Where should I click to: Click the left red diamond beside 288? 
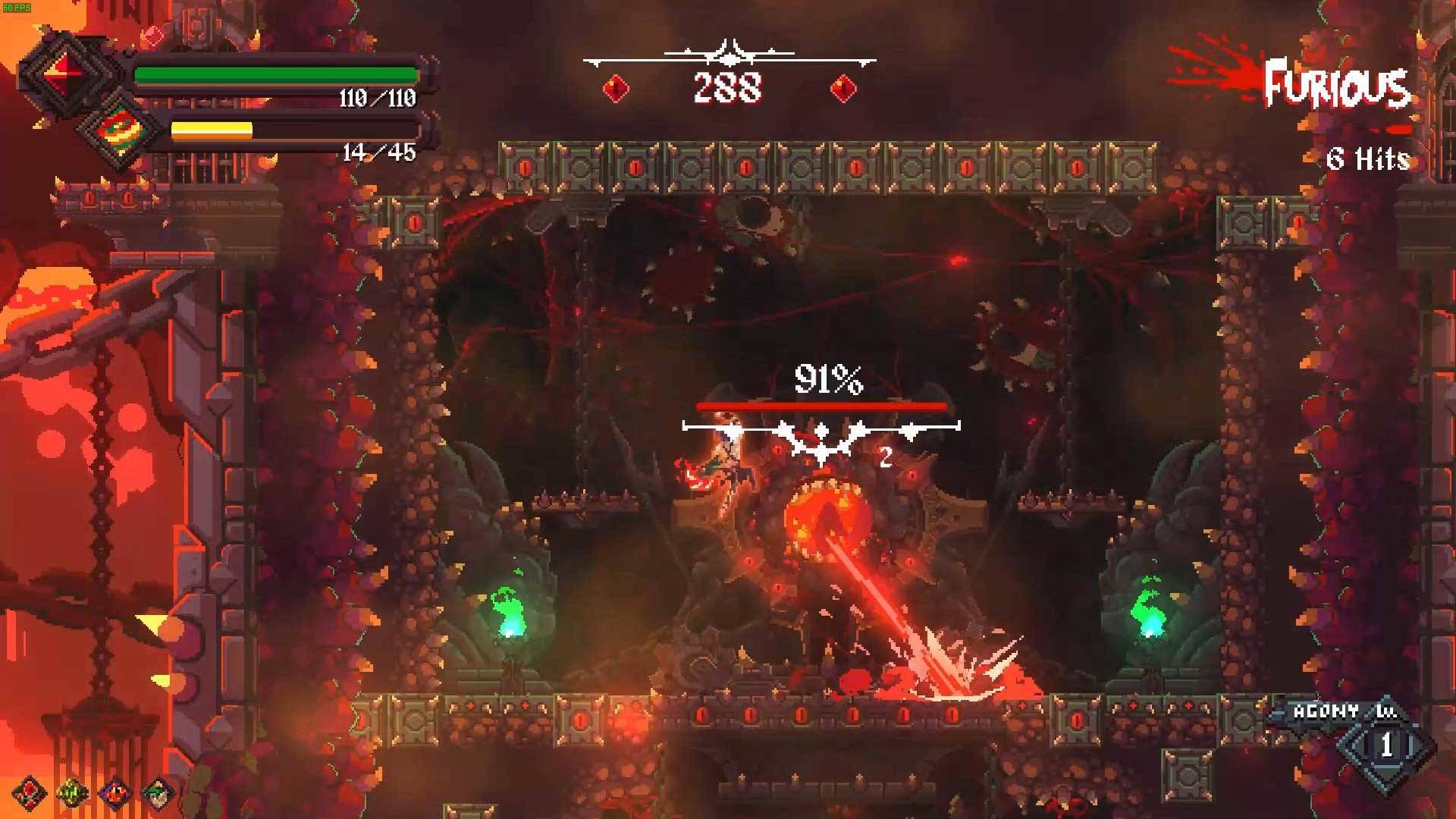tap(617, 88)
